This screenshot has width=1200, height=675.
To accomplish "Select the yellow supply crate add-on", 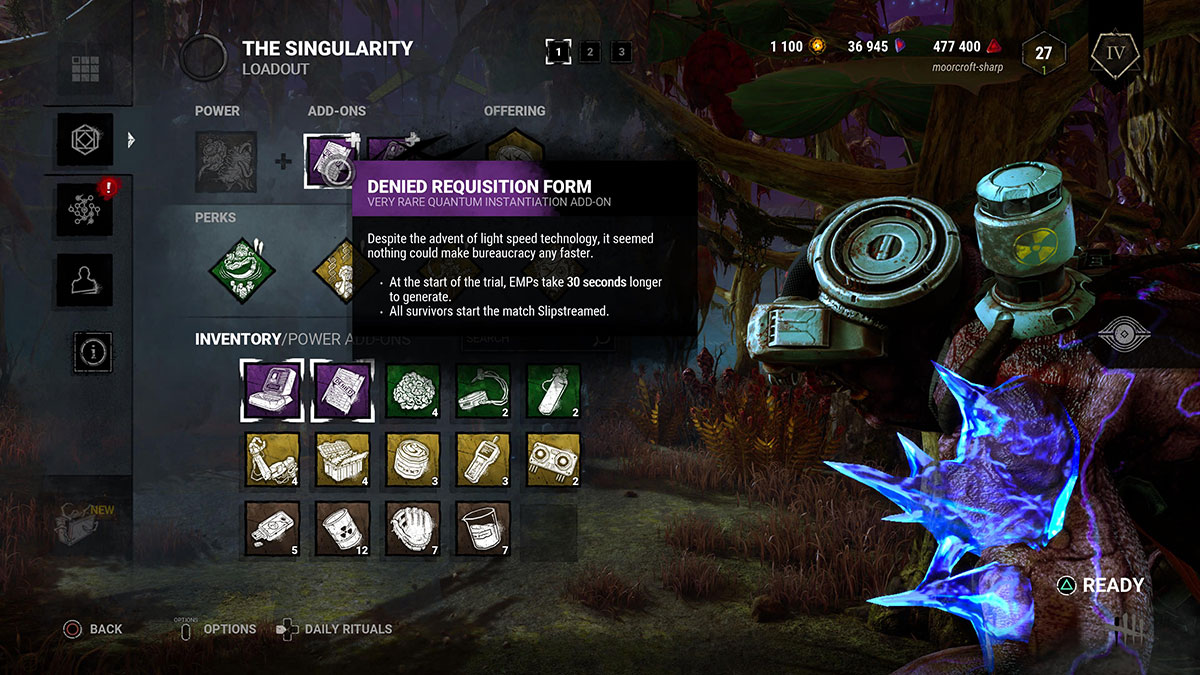I will [343, 461].
